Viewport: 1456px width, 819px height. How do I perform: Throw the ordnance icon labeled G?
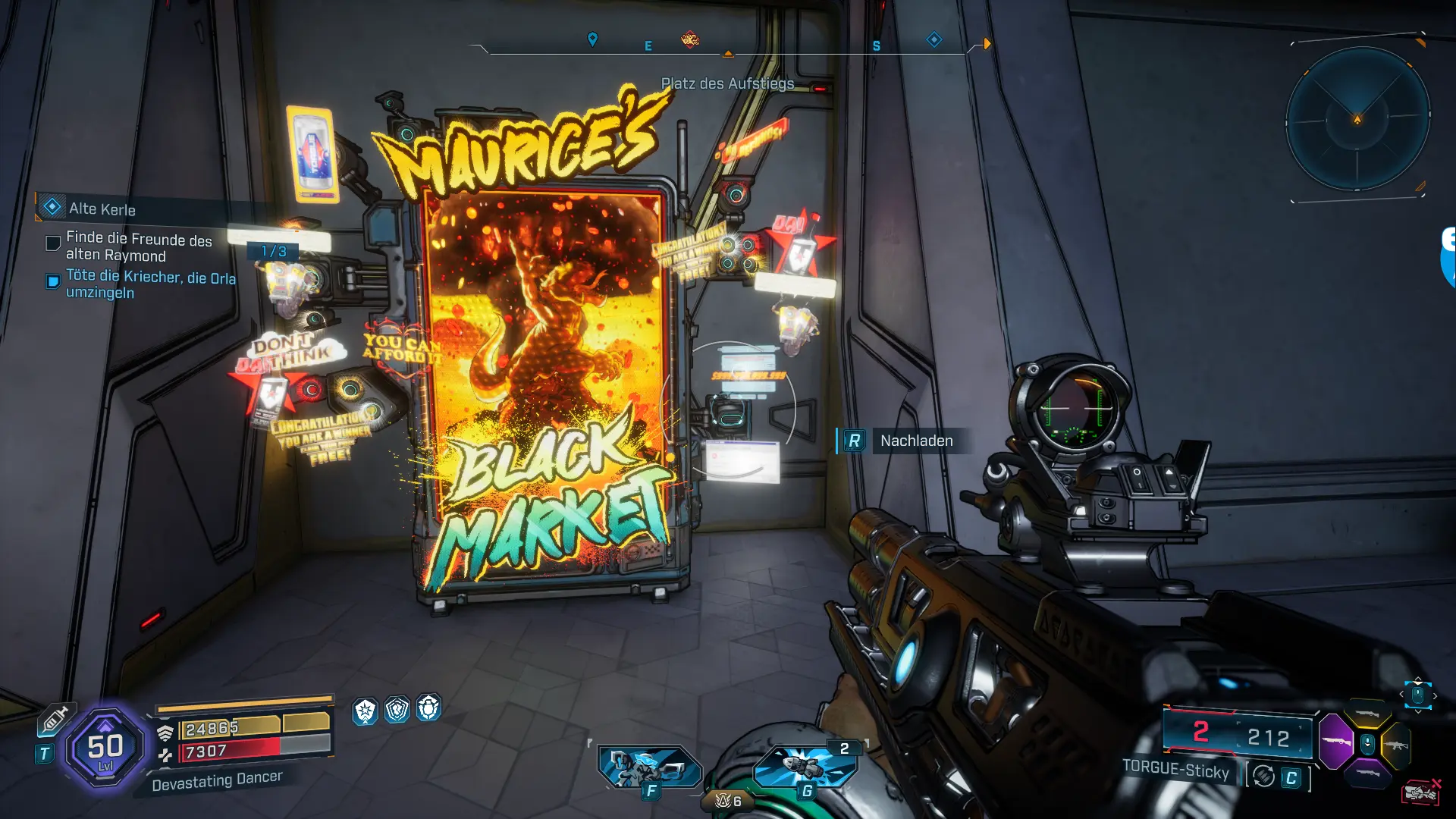tap(805, 766)
